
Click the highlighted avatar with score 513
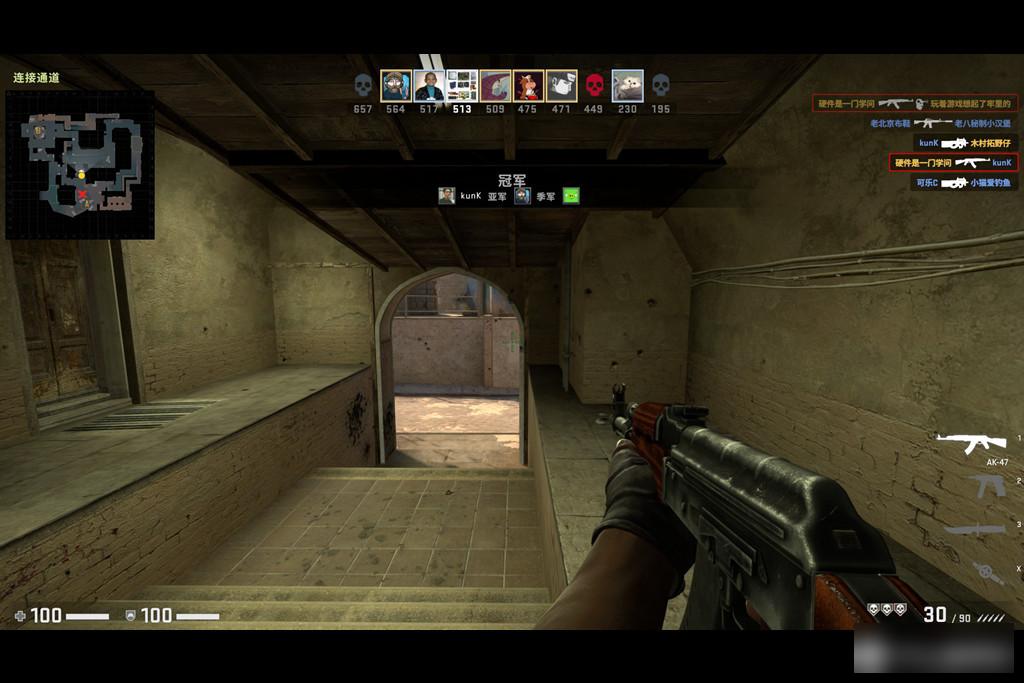(x=462, y=85)
